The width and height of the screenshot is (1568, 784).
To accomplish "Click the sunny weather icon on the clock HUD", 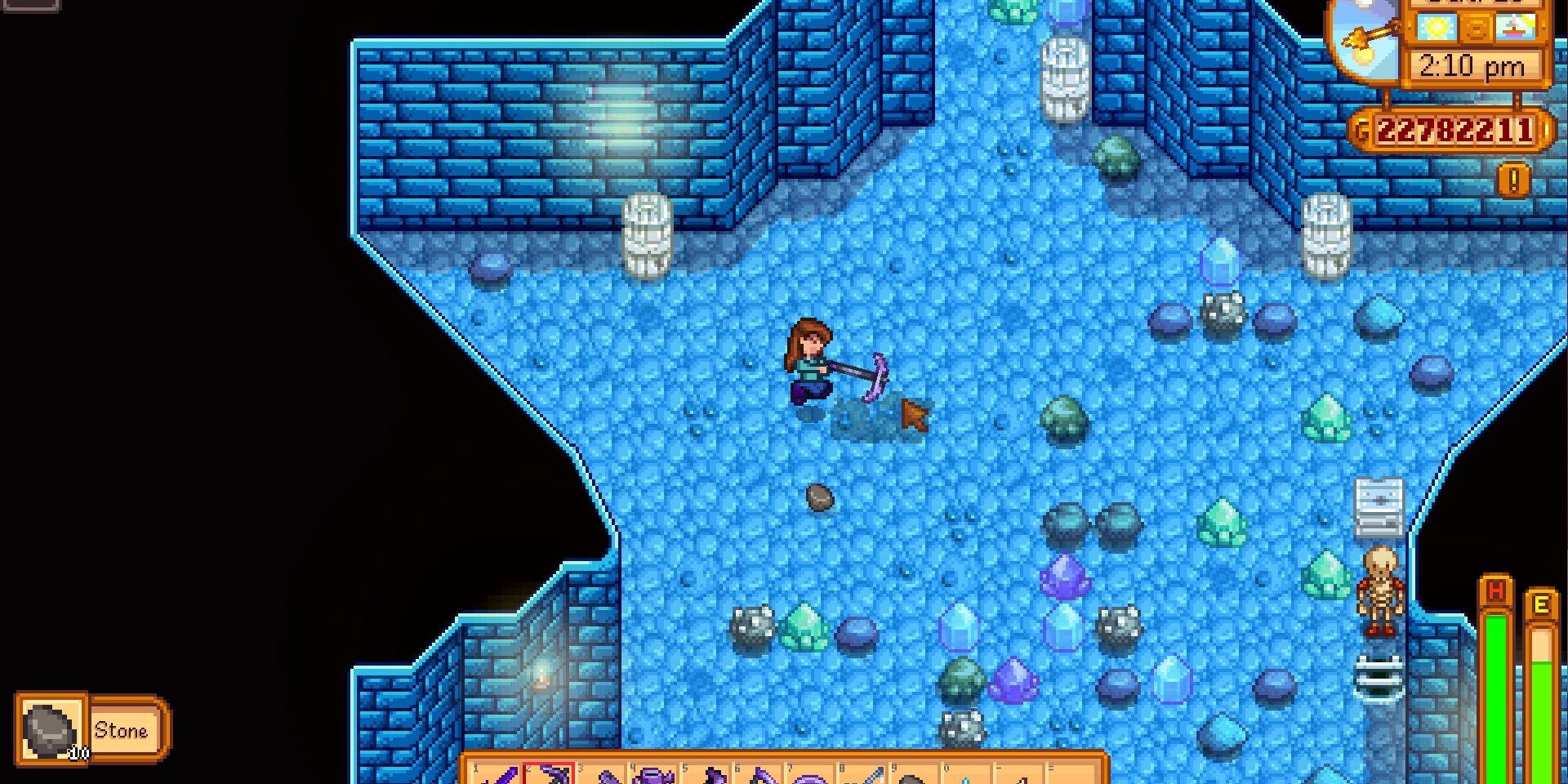I will 1437,26.
